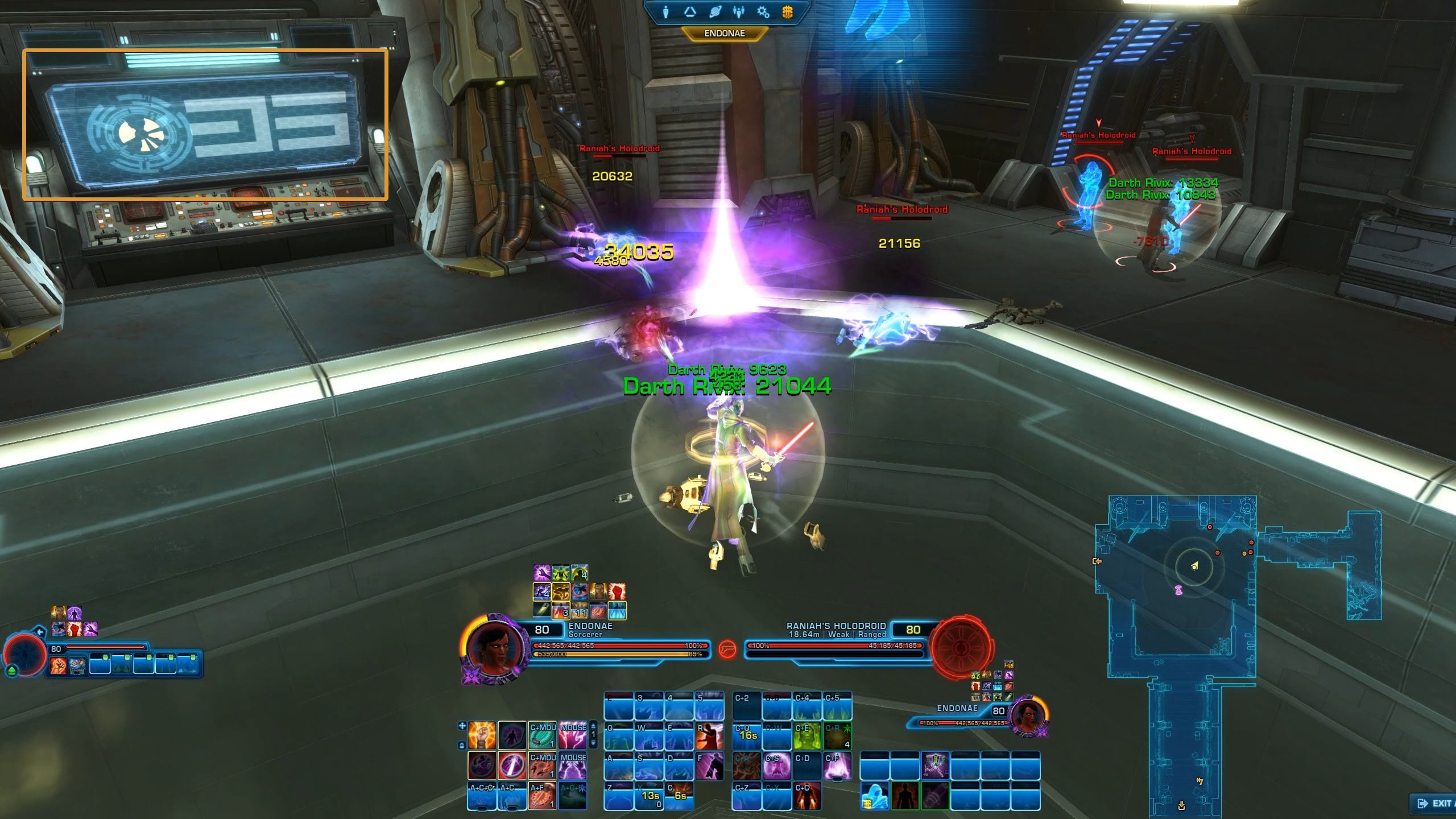Open the gold Cartel Market coin icon
This screenshot has width=1456, height=819.
click(787, 12)
